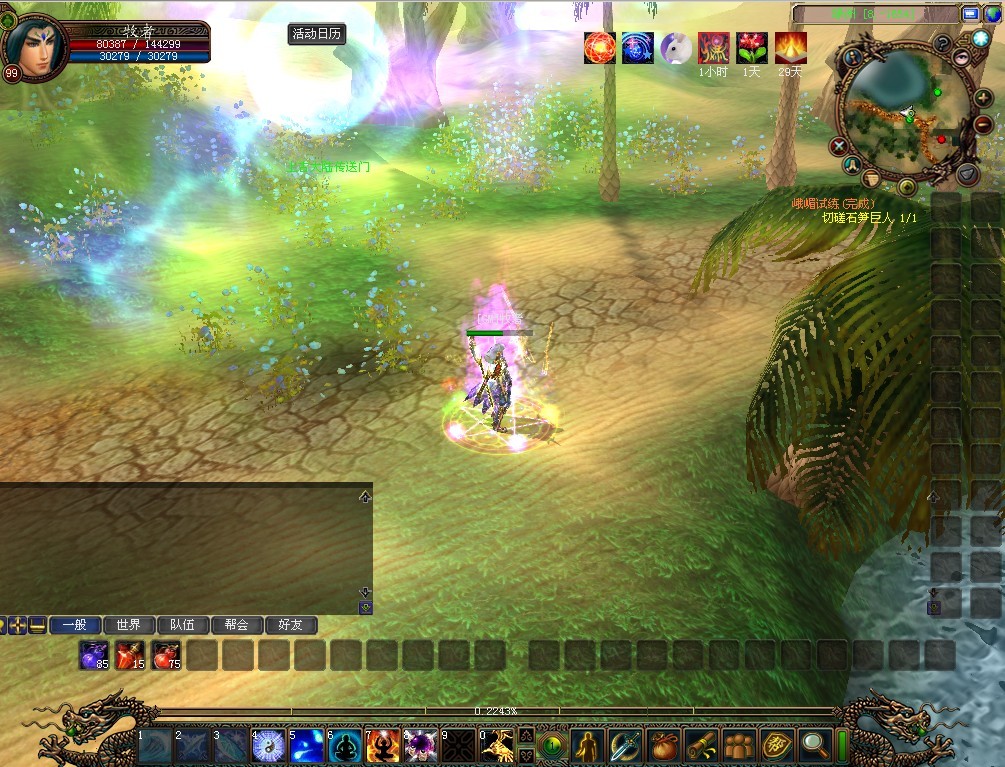Open the 活动日历 activity calendar
The image size is (1005, 767).
[x=316, y=33]
